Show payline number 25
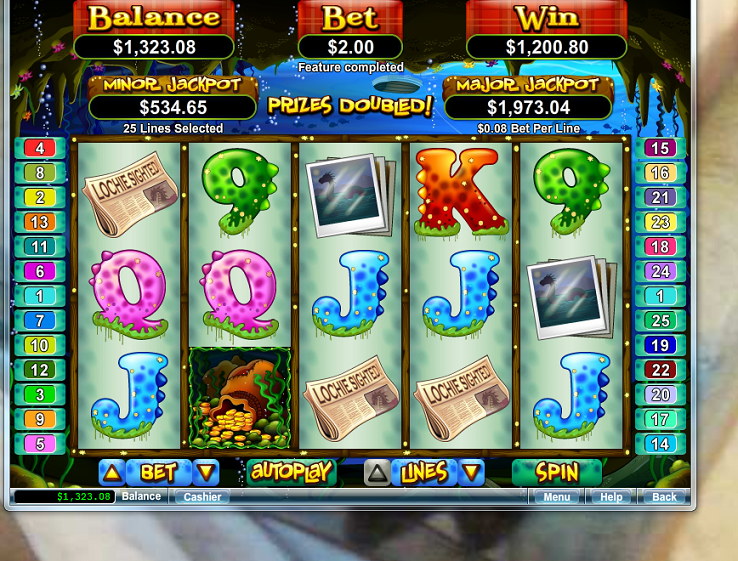The height and width of the screenshot is (561, 738). (x=660, y=321)
